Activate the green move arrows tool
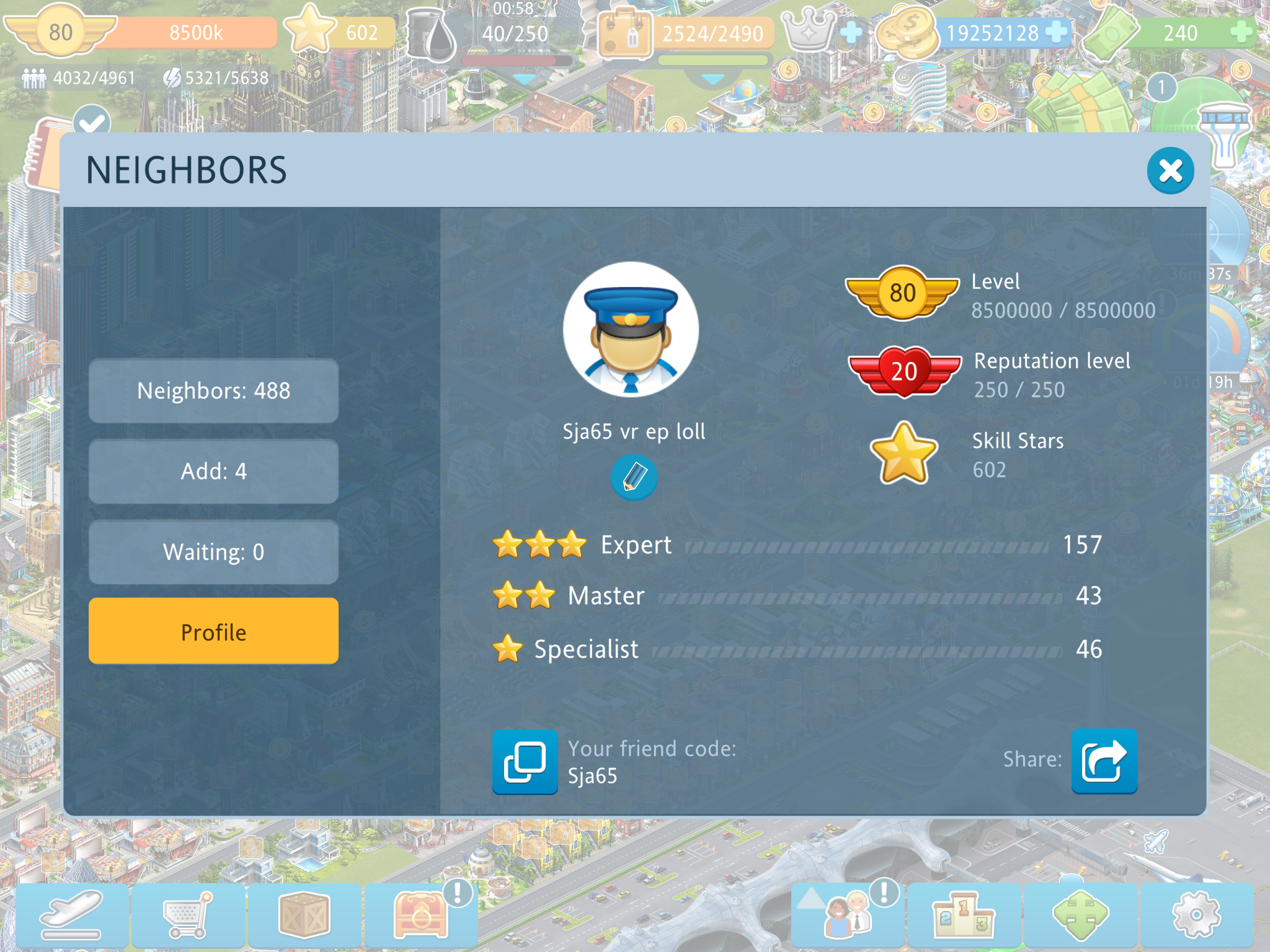Screen dimensions: 1270x952 pos(1080,915)
